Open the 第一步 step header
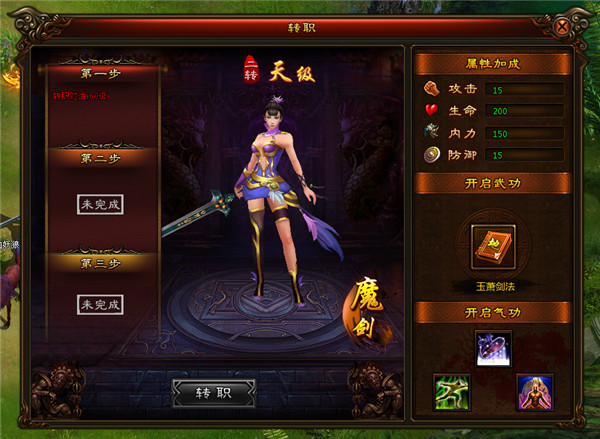The image size is (600, 439). coord(101,73)
